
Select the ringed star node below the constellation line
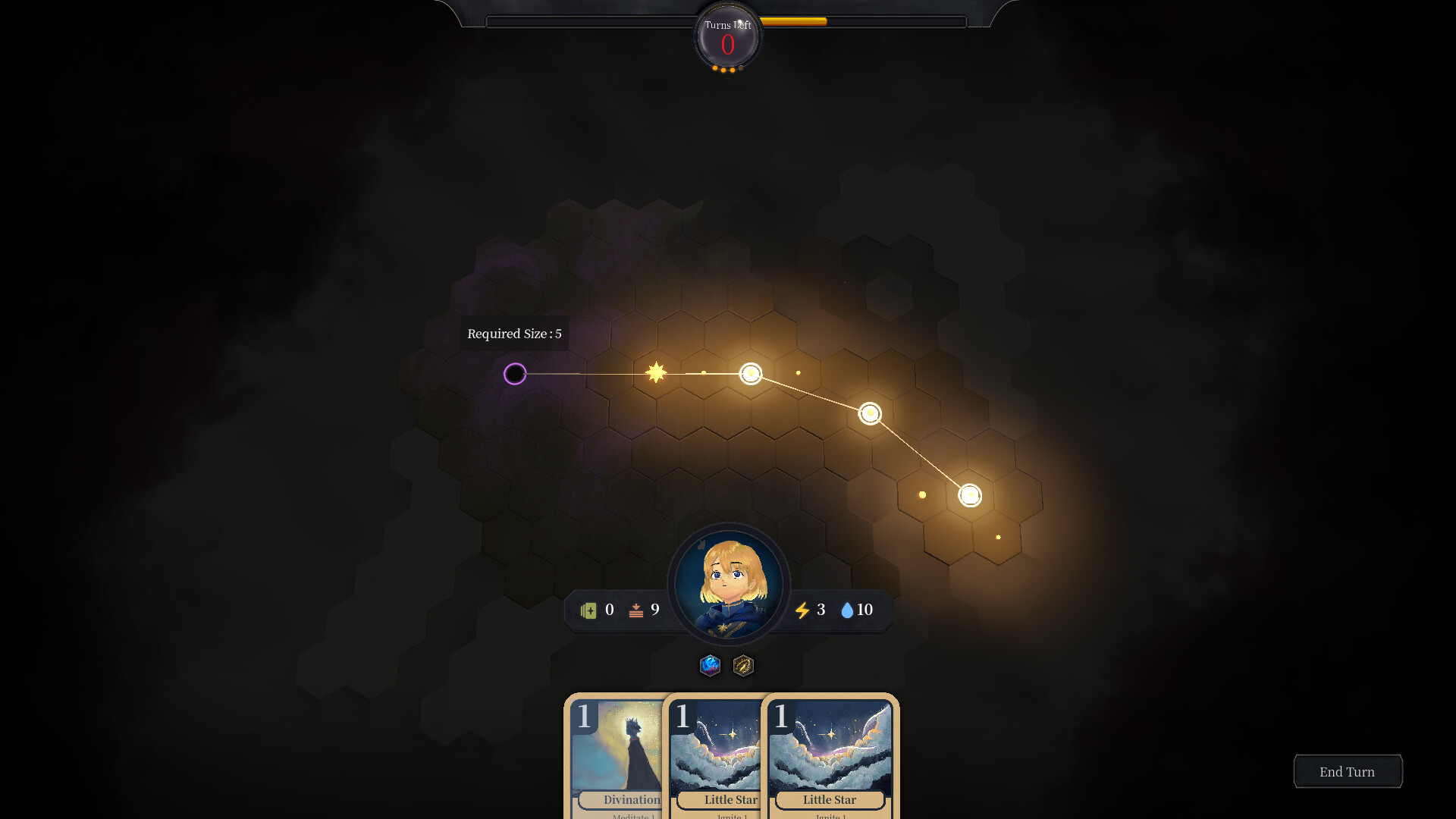coord(871,413)
